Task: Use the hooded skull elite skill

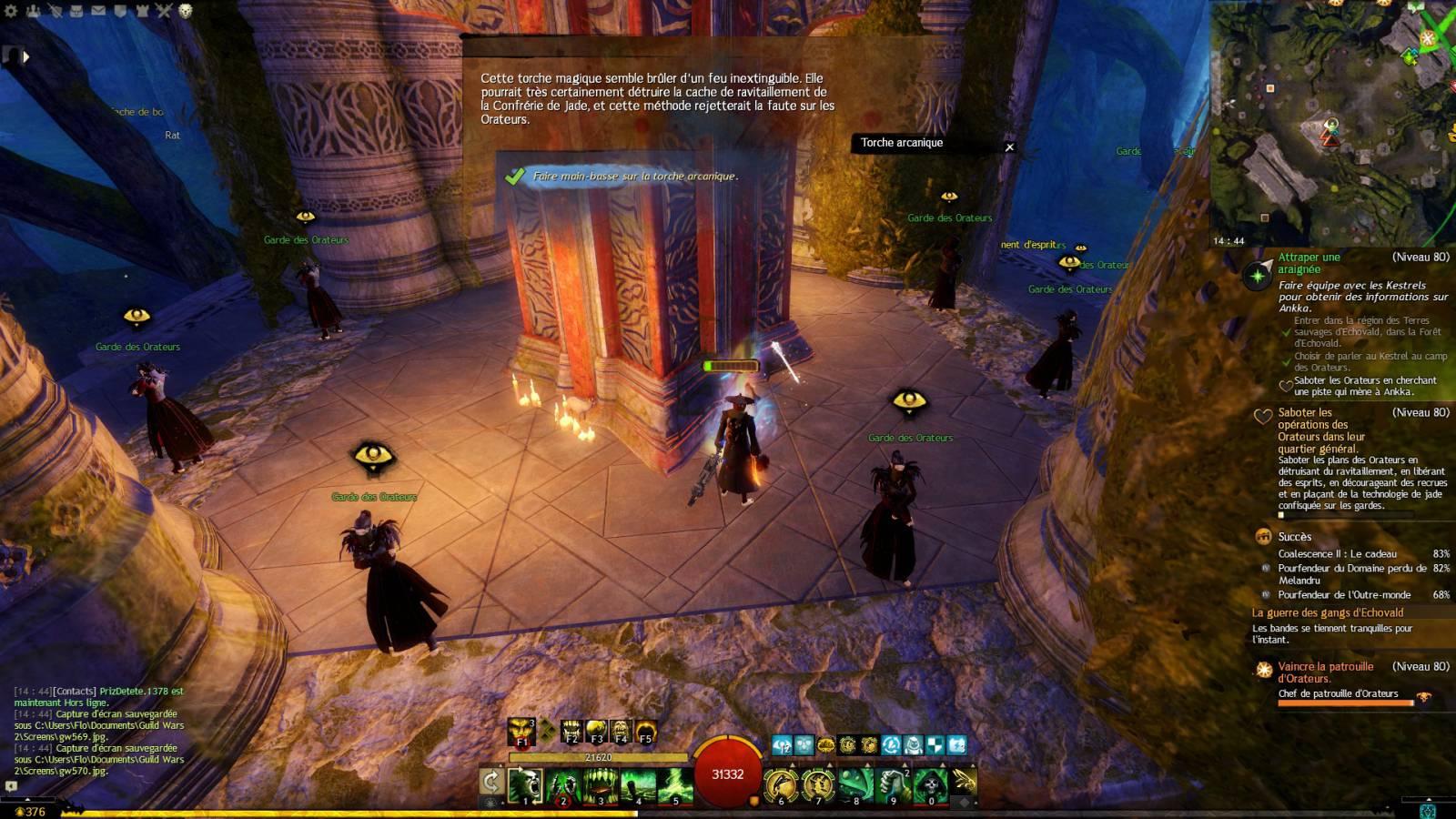Action: [931, 784]
